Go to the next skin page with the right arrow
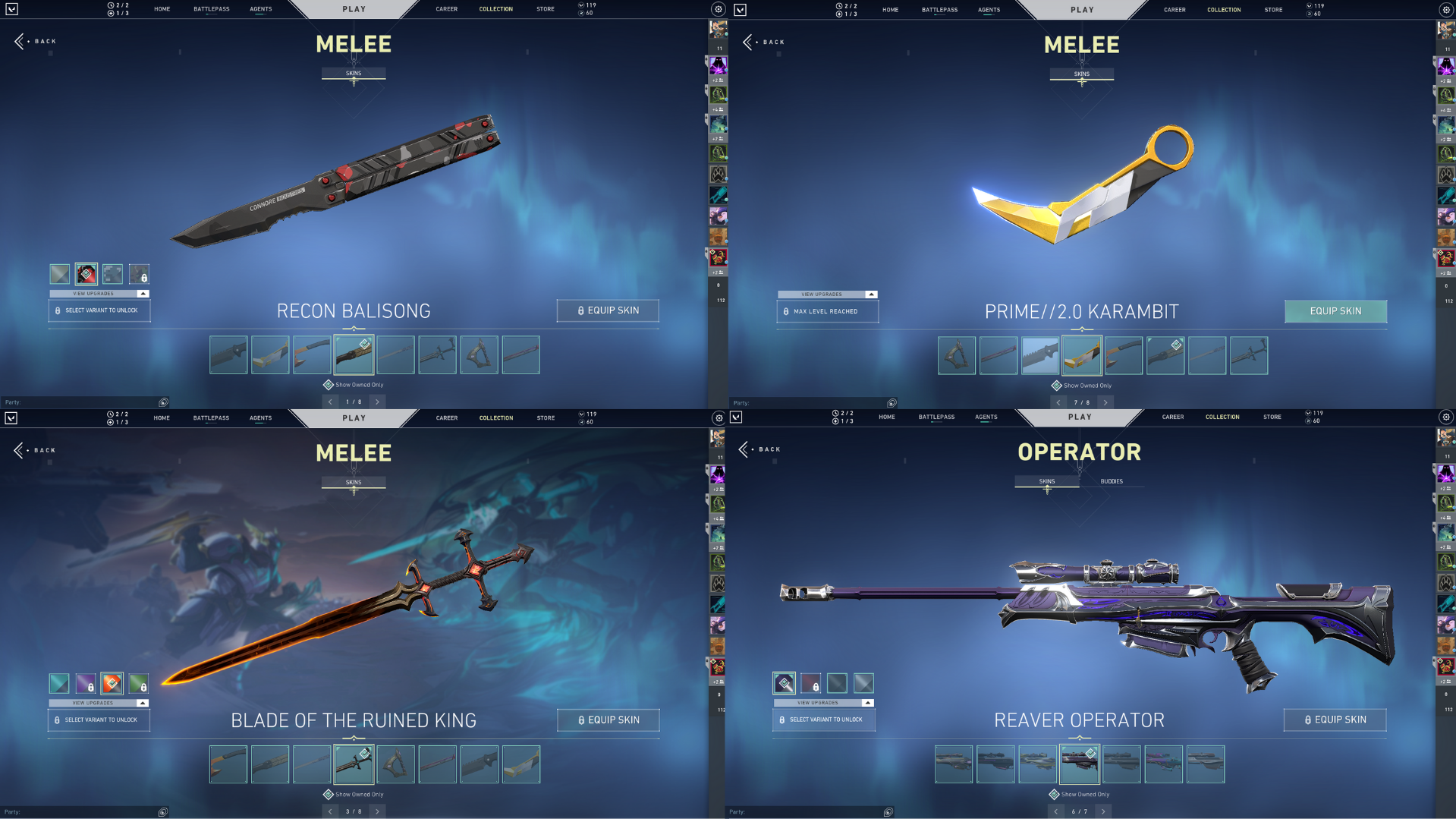 point(377,402)
